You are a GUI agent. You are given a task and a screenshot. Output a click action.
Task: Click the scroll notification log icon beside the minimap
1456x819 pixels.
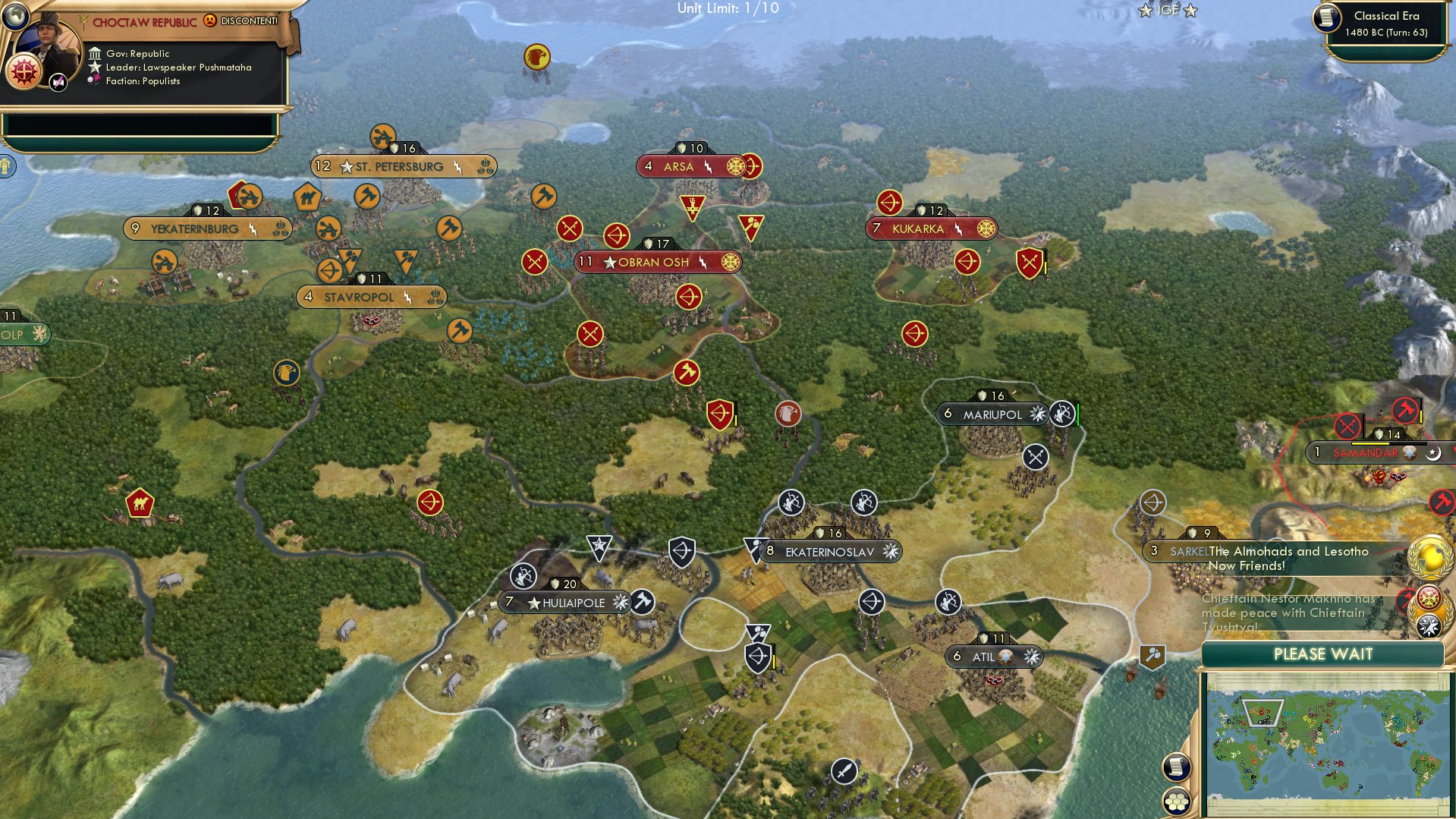[1175, 768]
